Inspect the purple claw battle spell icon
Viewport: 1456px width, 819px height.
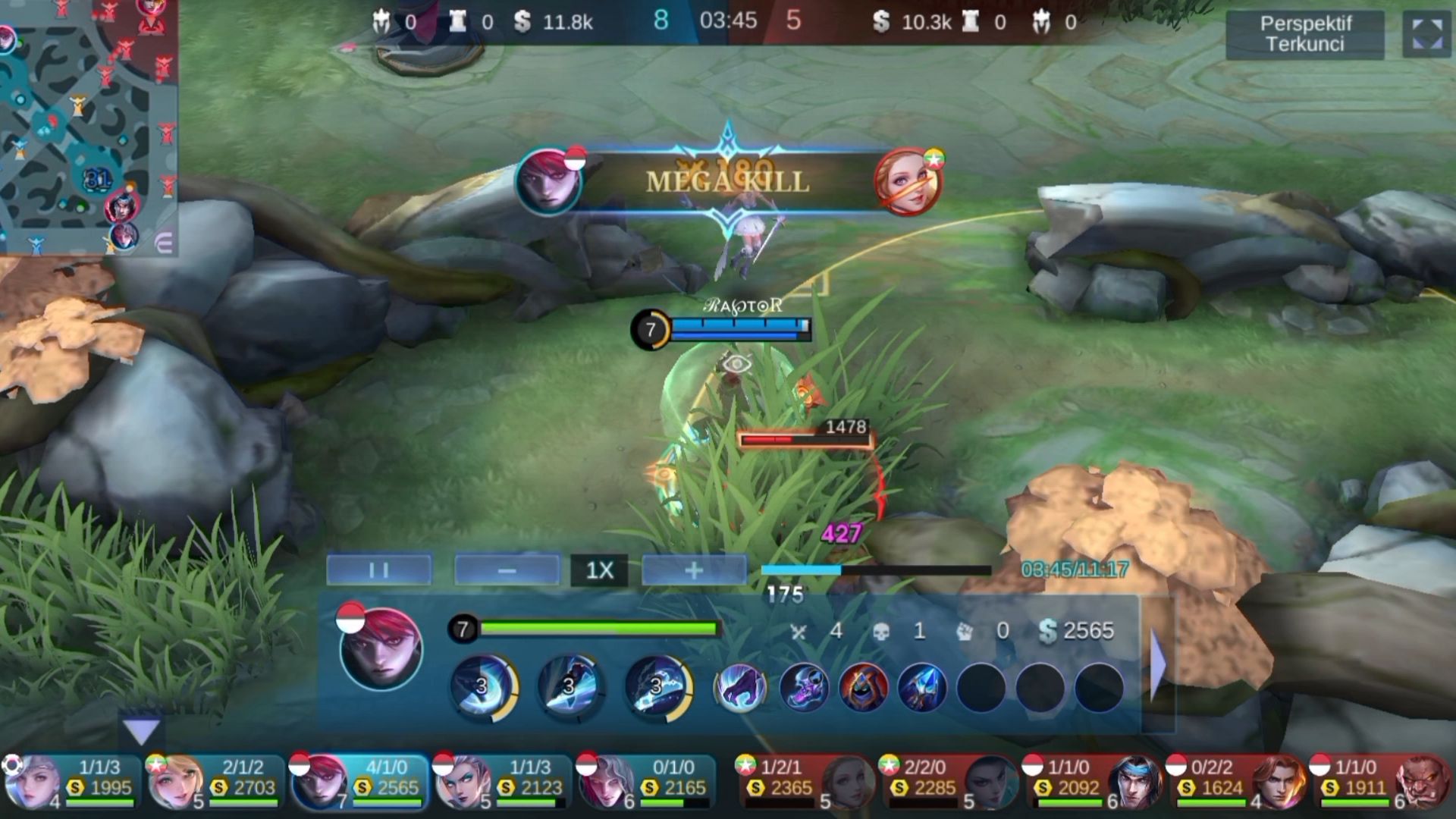coord(740,688)
